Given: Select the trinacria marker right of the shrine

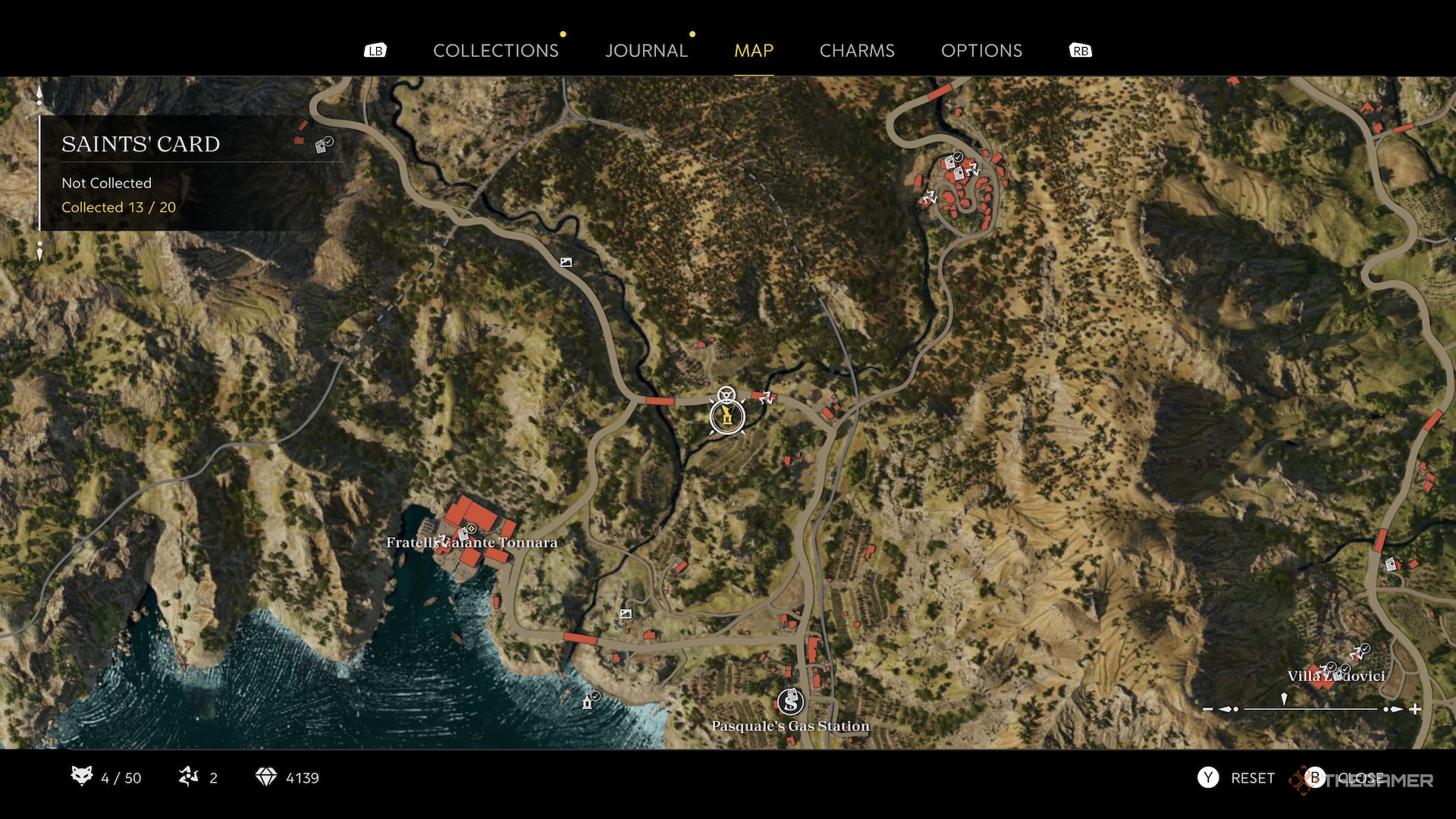Looking at the screenshot, I should pyautogui.click(x=765, y=397).
